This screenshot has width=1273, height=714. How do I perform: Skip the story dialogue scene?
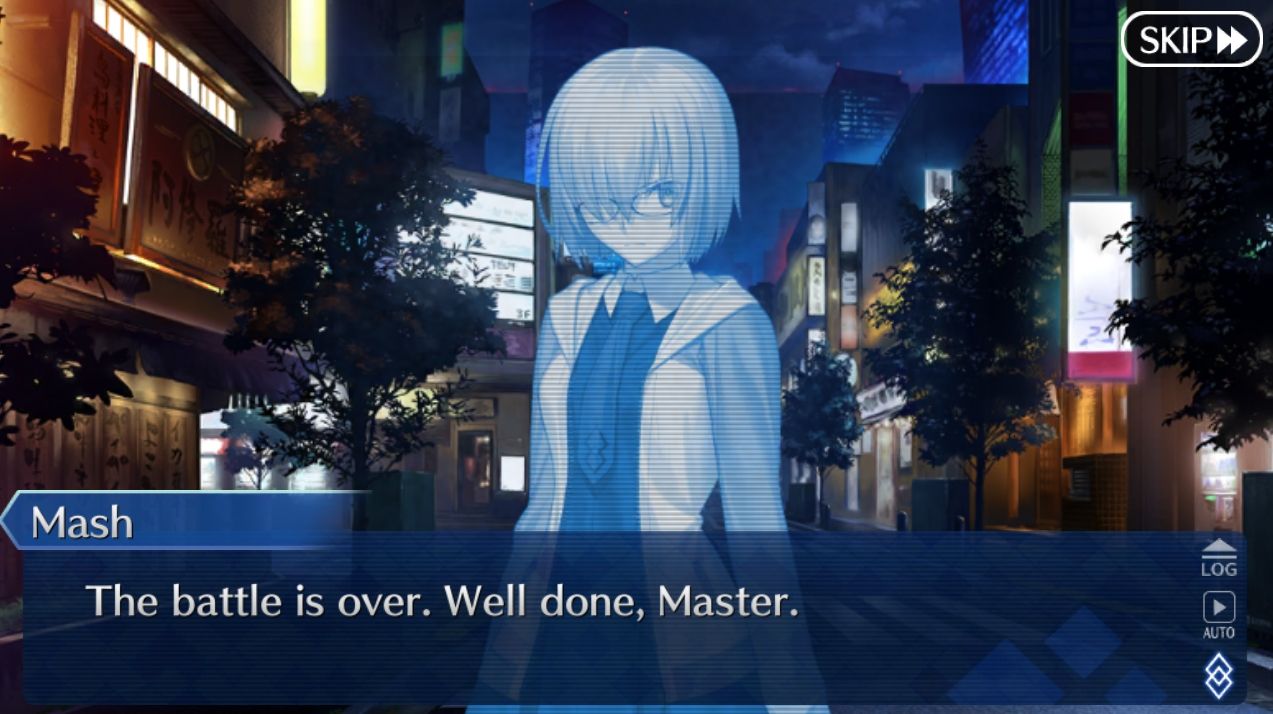(1192, 40)
